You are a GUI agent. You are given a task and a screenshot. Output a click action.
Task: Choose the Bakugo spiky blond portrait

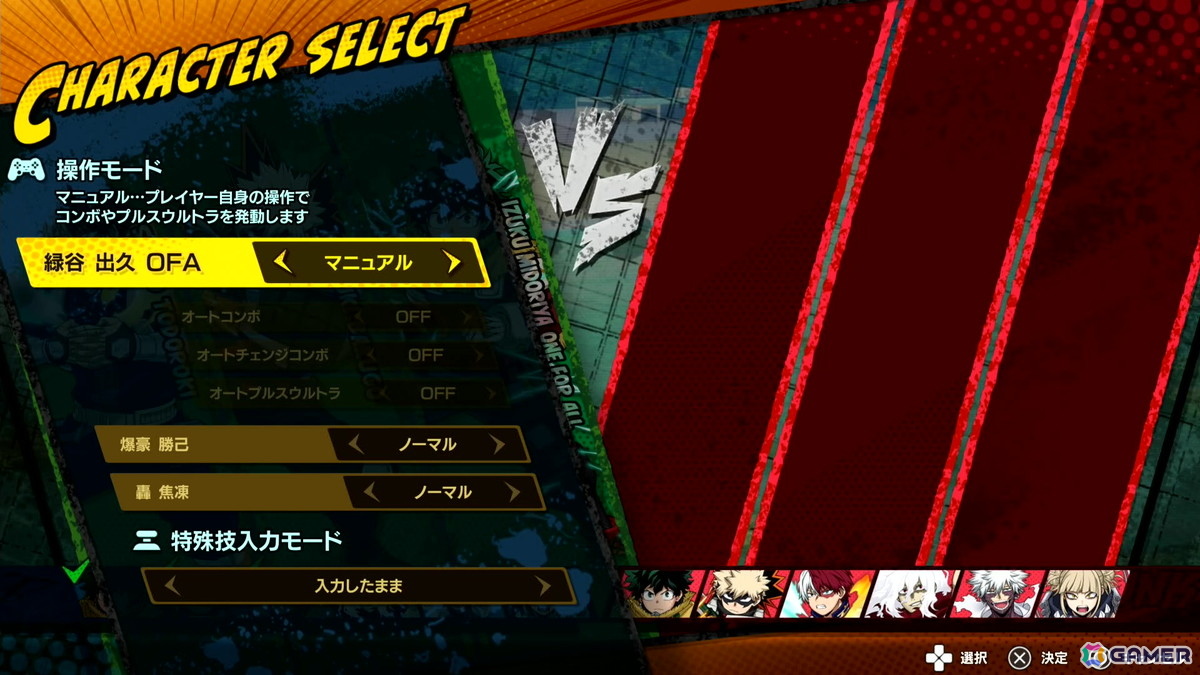point(747,594)
